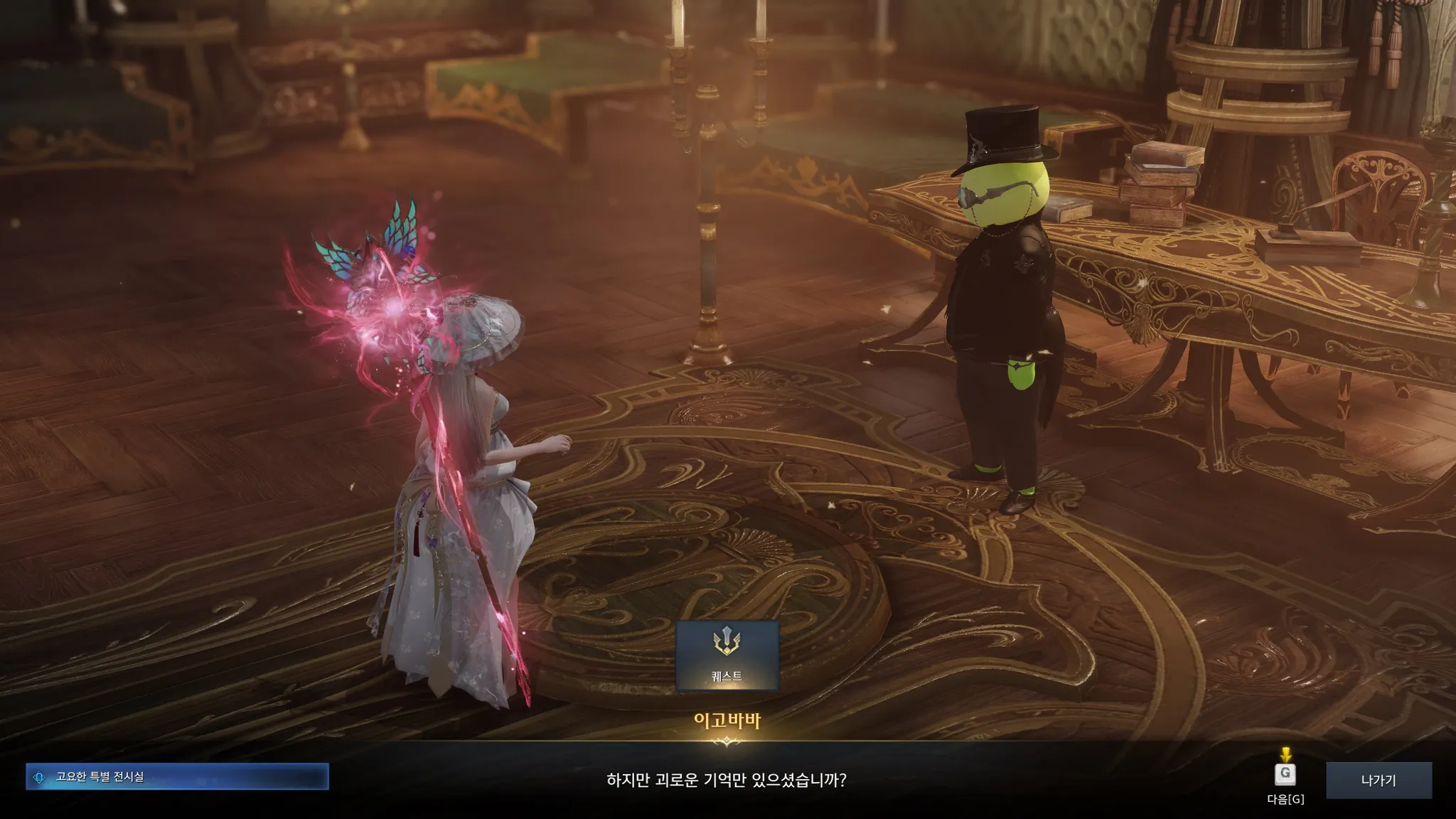The width and height of the screenshot is (1456, 819).
Task: Click the 나가기 exit button
Action: [x=1379, y=780]
